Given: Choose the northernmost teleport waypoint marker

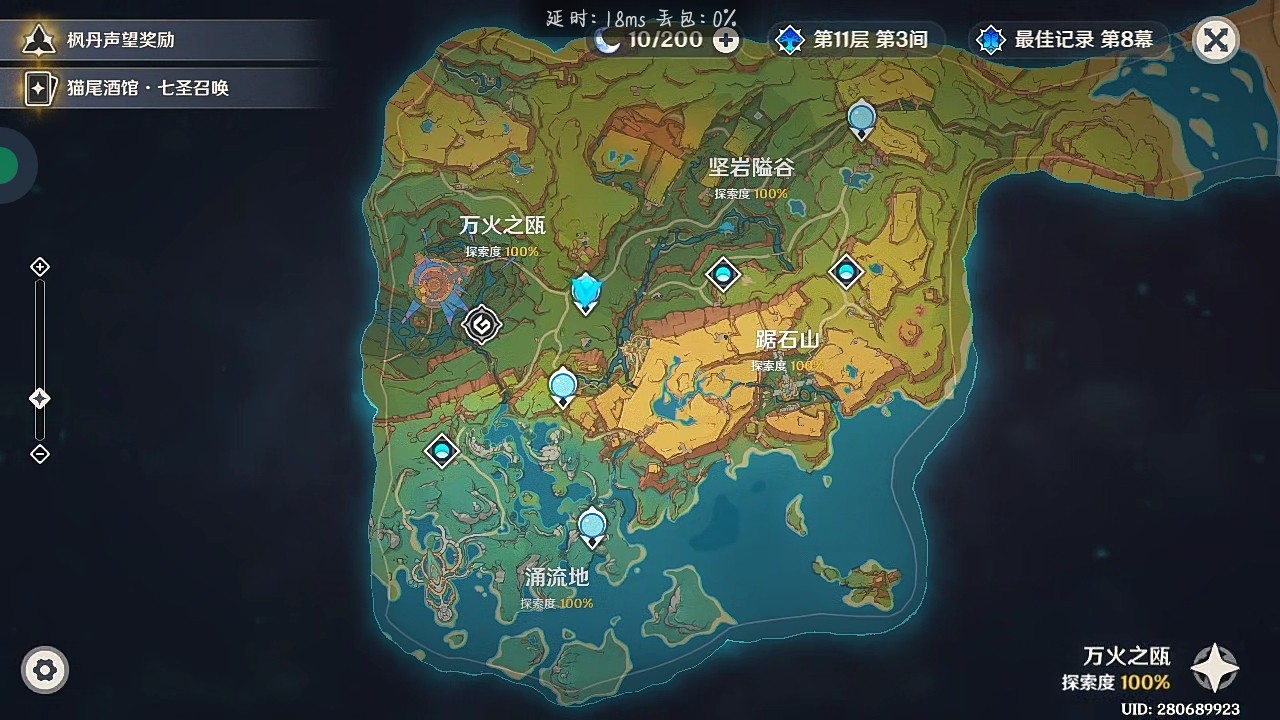Looking at the screenshot, I should coord(861,120).
